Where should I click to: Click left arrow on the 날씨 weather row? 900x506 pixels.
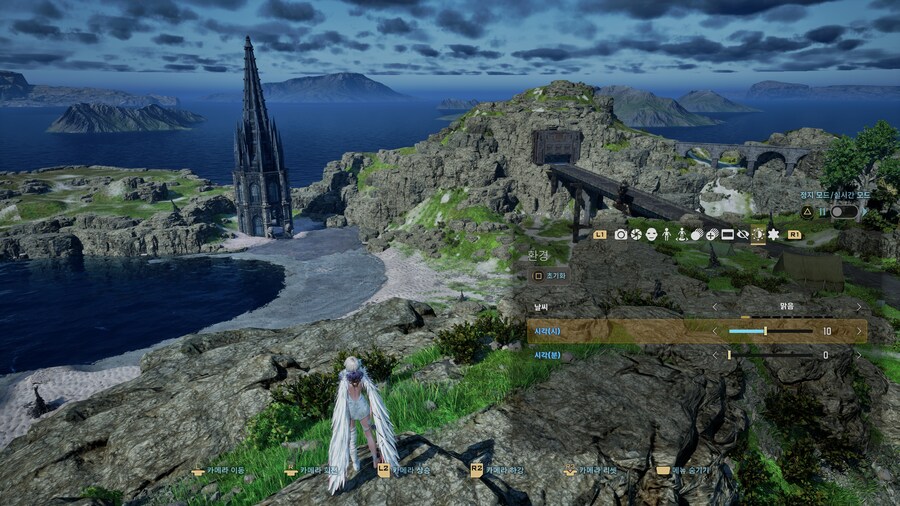coord(715,306)
